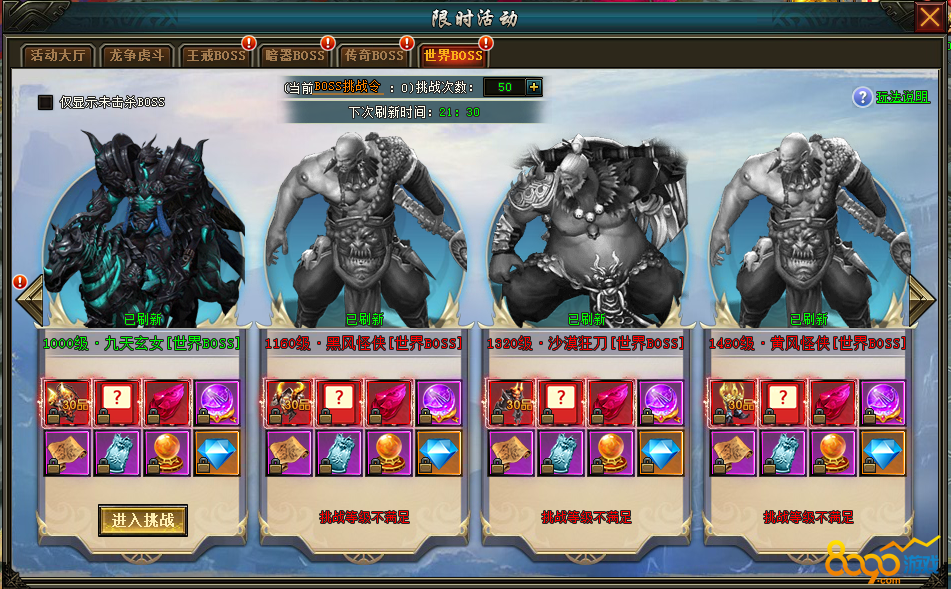Switch to the 活动大厅 tab
This screenshot has height=589, width=951.
[58, 56]
